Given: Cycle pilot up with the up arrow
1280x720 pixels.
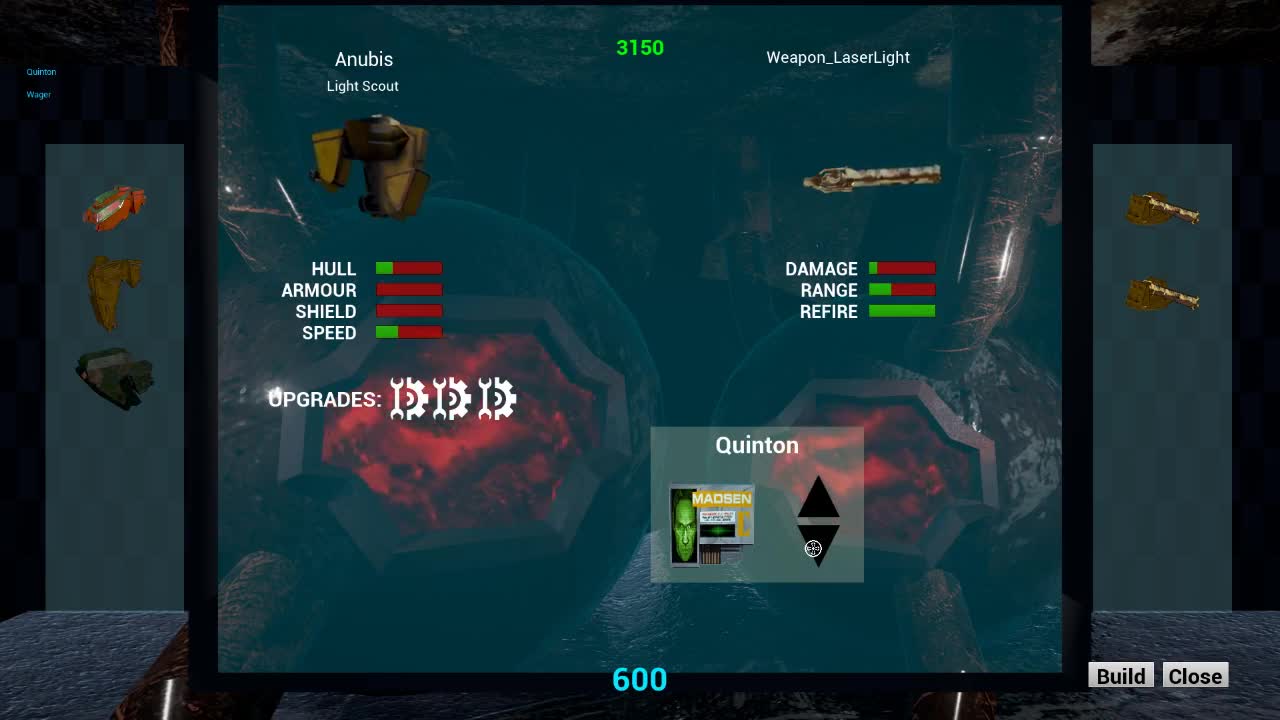Looking at the screenshot, I should click(x=818, y=496).
